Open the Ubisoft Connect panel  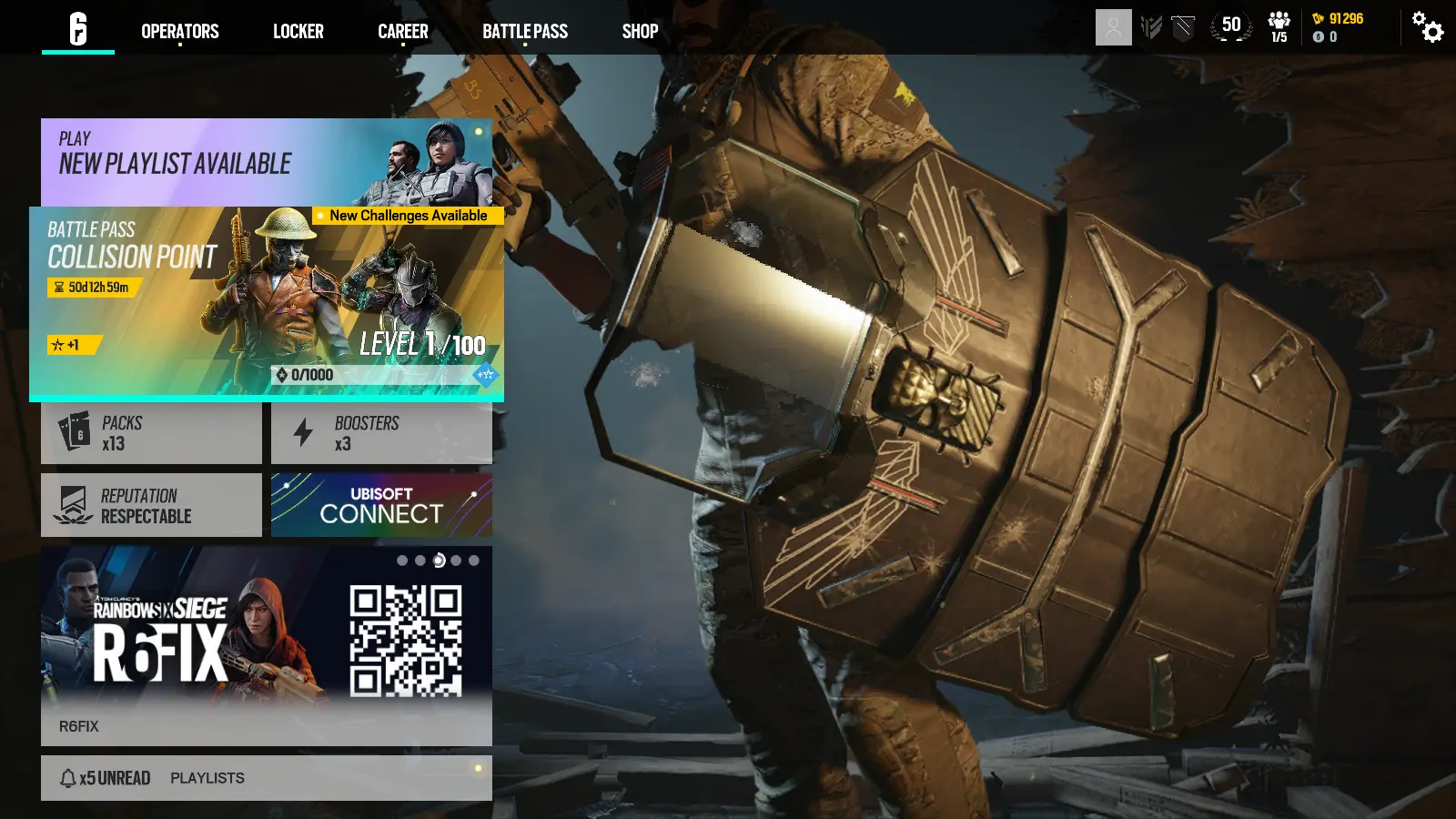[381, 504]
